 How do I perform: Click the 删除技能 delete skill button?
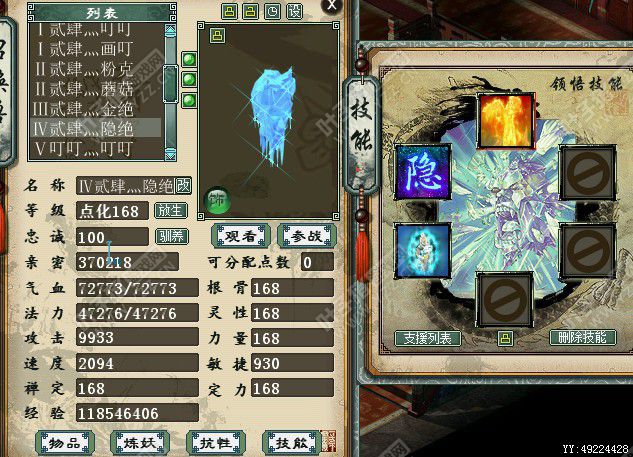pyautogui.click(x=581, y=338)
